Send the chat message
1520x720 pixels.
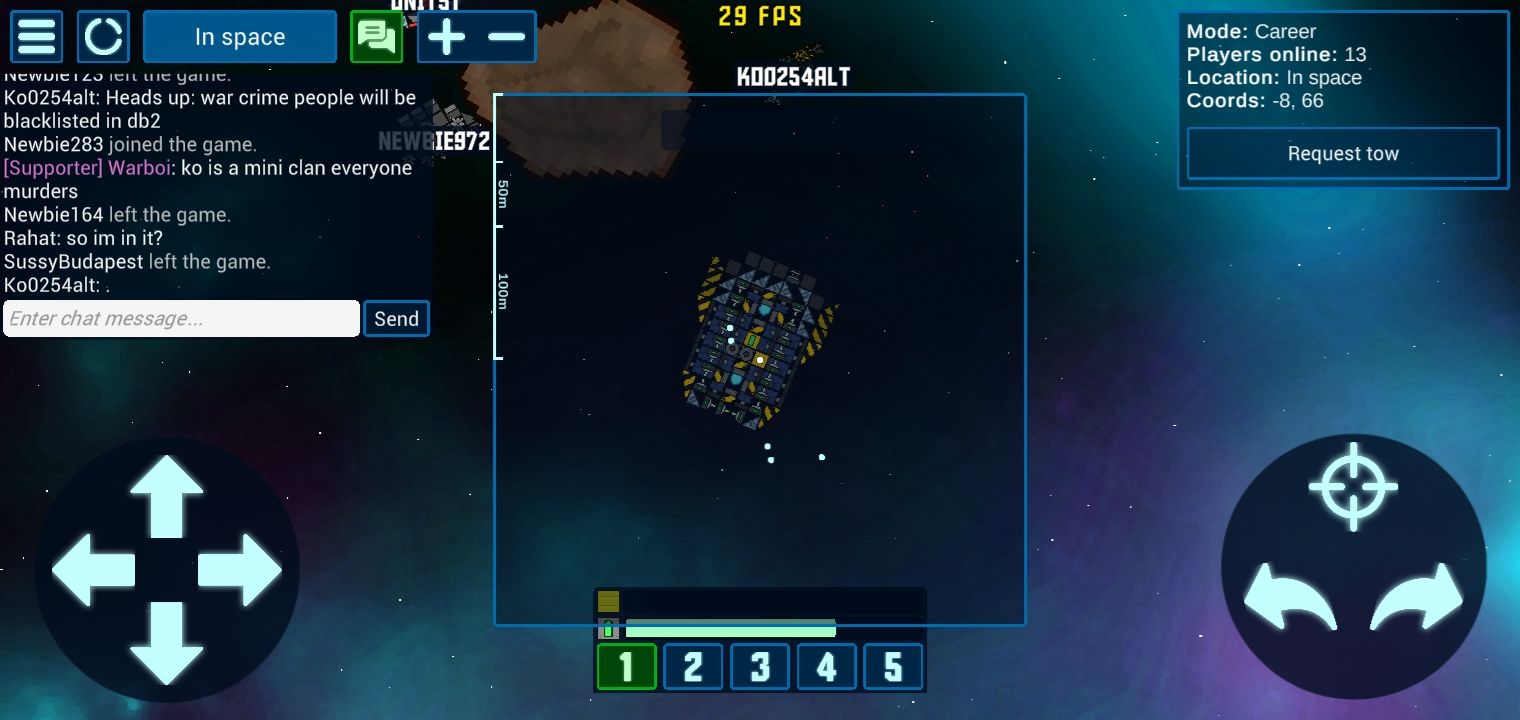tap(396, 319)
